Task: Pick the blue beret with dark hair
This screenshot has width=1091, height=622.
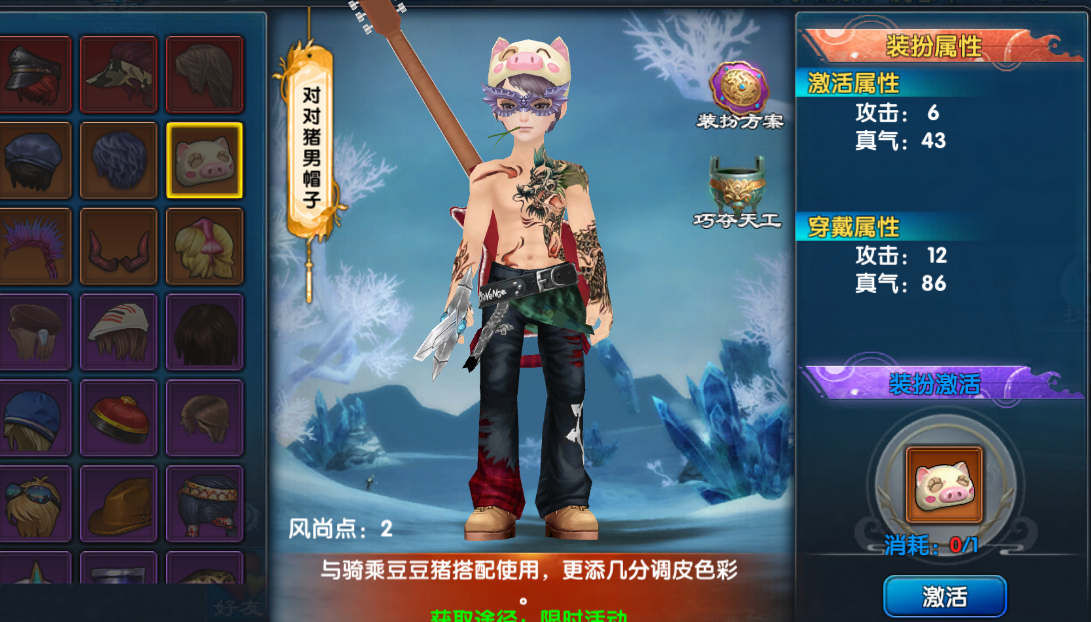Action: coord(34,160)
